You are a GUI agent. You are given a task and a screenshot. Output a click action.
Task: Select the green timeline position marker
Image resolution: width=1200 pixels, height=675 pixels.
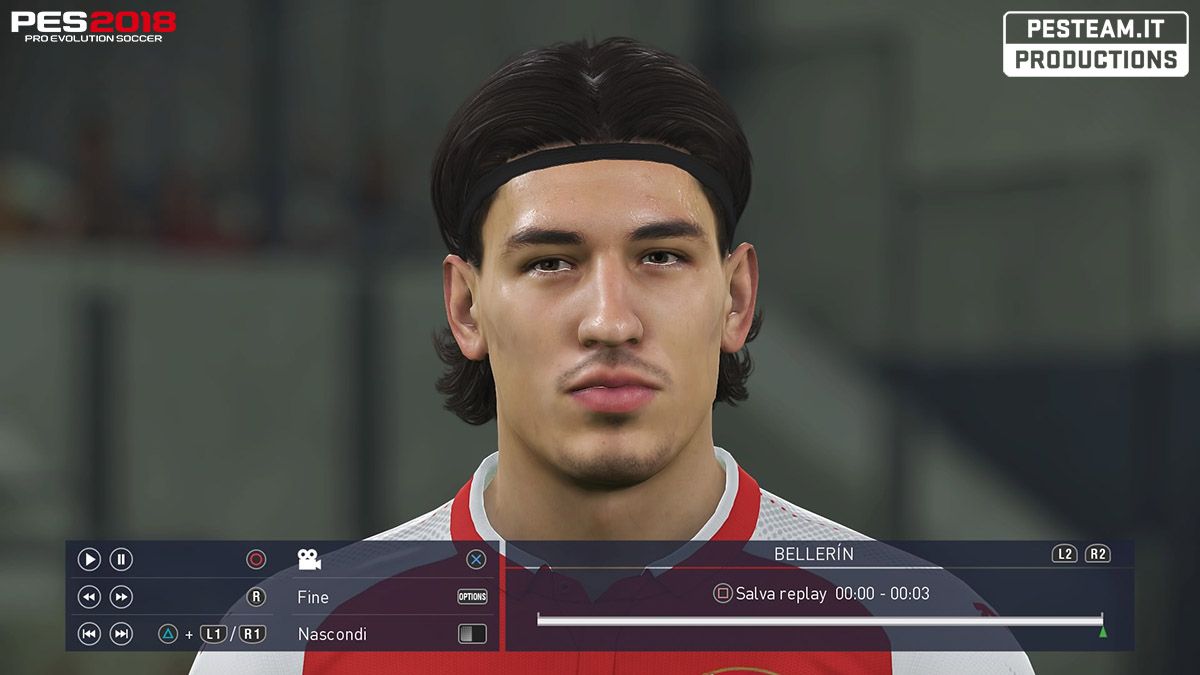[1103, 632]
